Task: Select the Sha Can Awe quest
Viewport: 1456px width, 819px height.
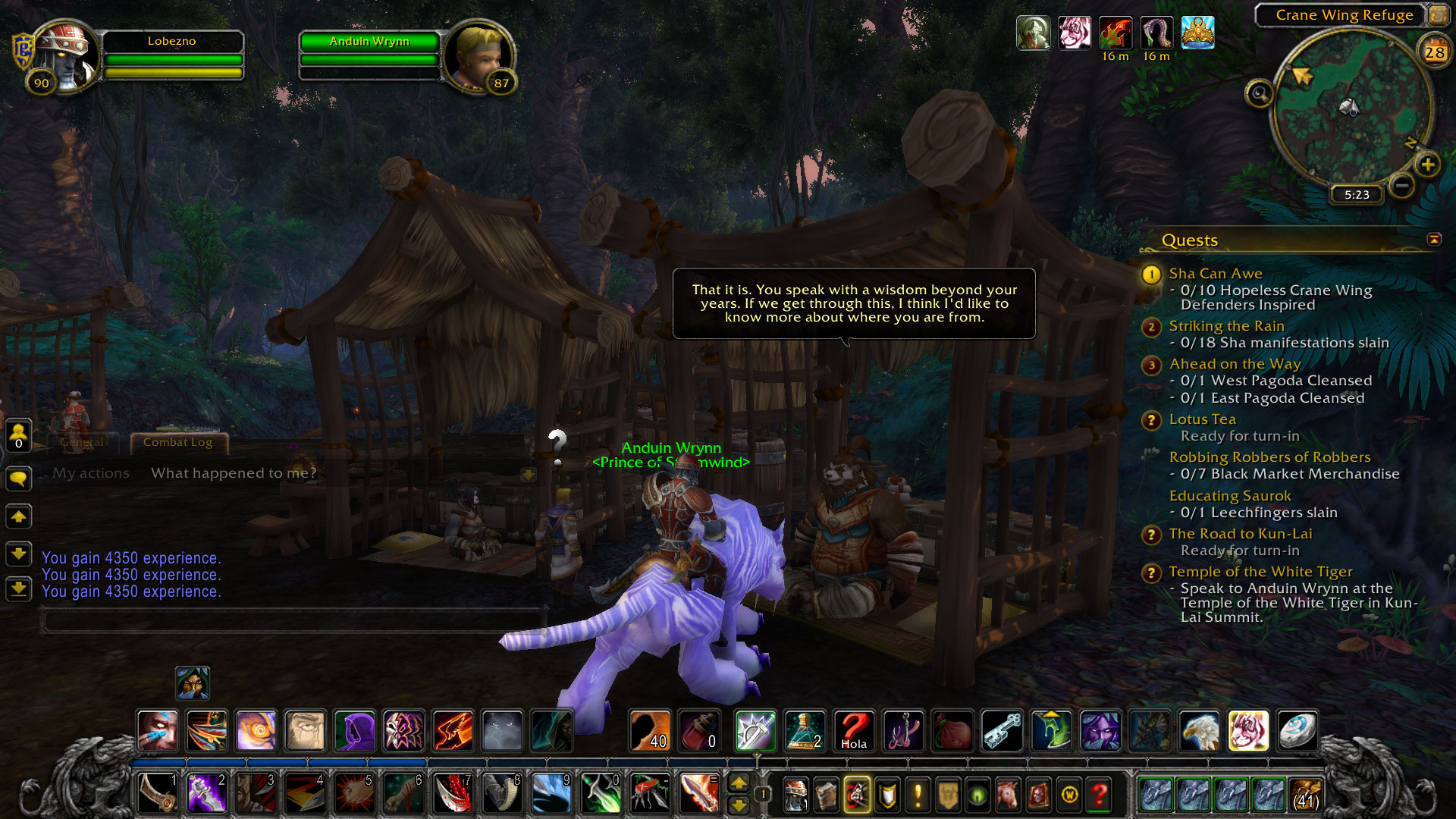Action: click(1215, 273)
